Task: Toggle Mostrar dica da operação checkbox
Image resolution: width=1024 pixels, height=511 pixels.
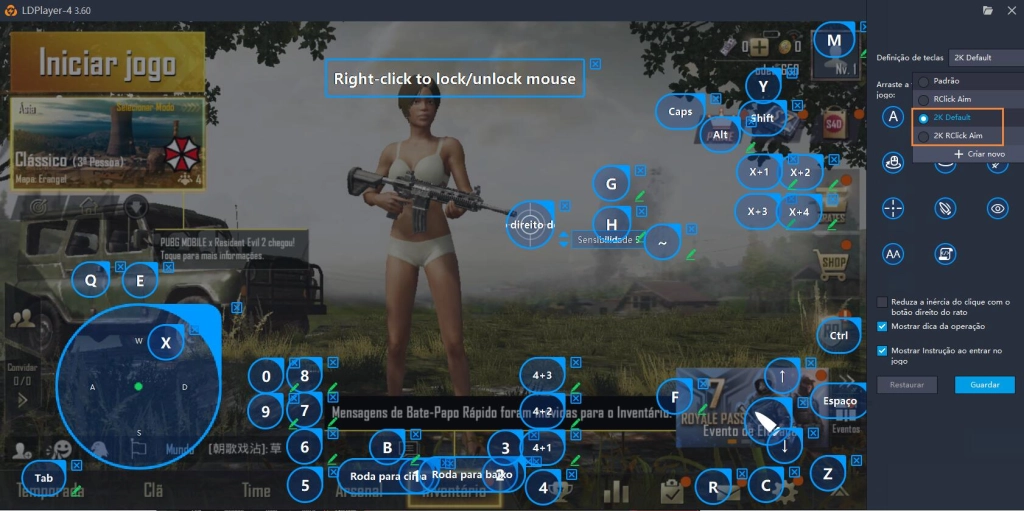Action: pos(882,326)
